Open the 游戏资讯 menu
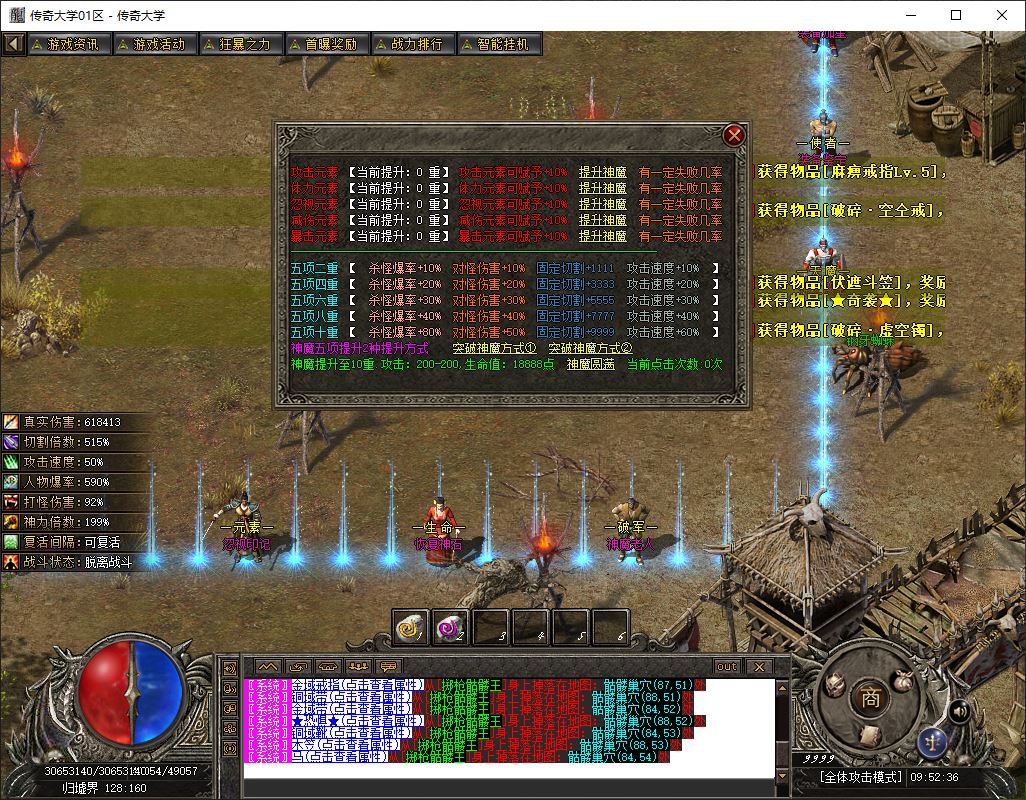The width and height of the screenshot is (1026, 800). pyautogui.click(x=66, y=44)
